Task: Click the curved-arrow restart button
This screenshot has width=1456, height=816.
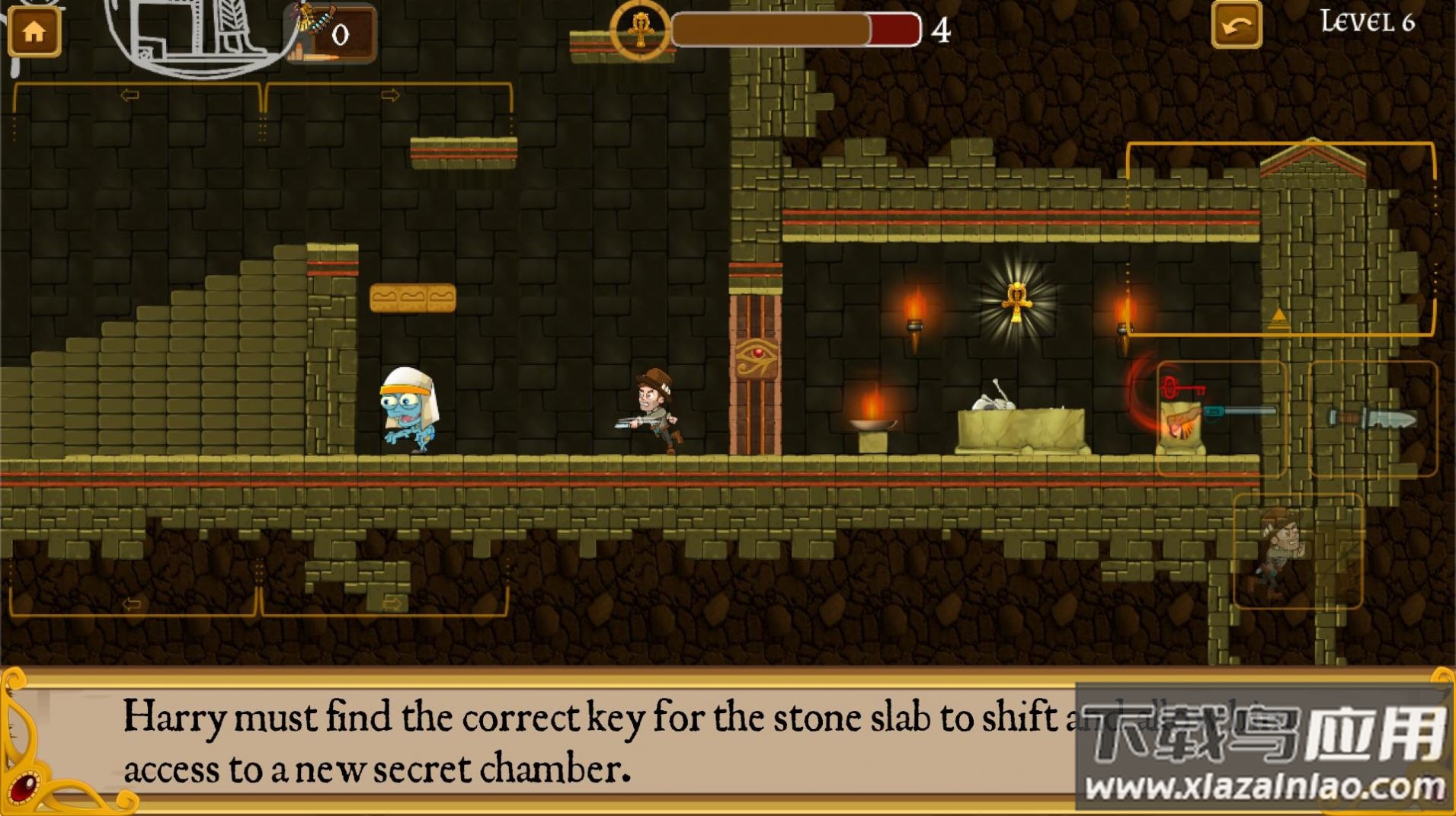Action: [x=1236, y=27]
